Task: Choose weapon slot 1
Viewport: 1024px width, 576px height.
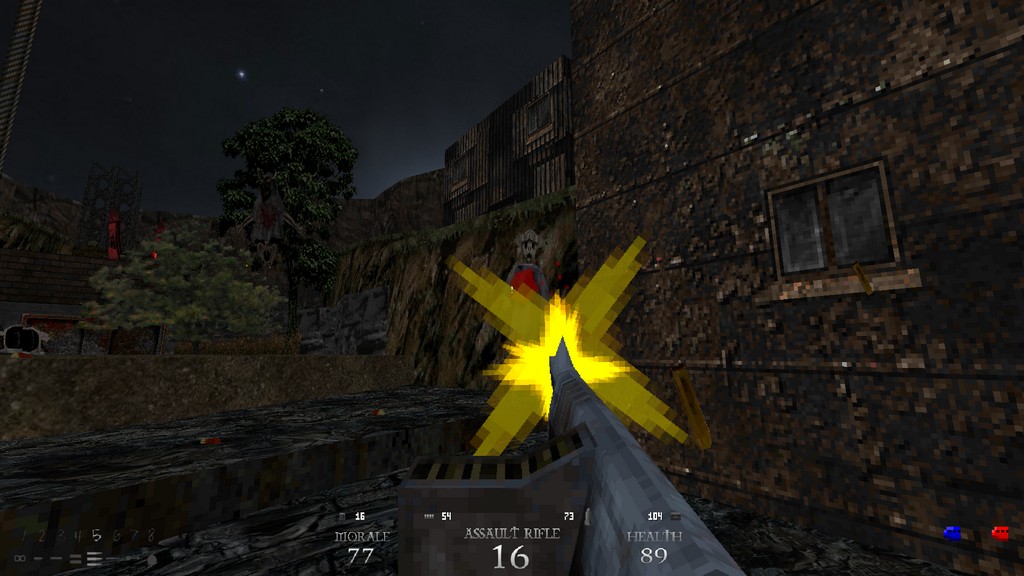Action: [23, 536]
